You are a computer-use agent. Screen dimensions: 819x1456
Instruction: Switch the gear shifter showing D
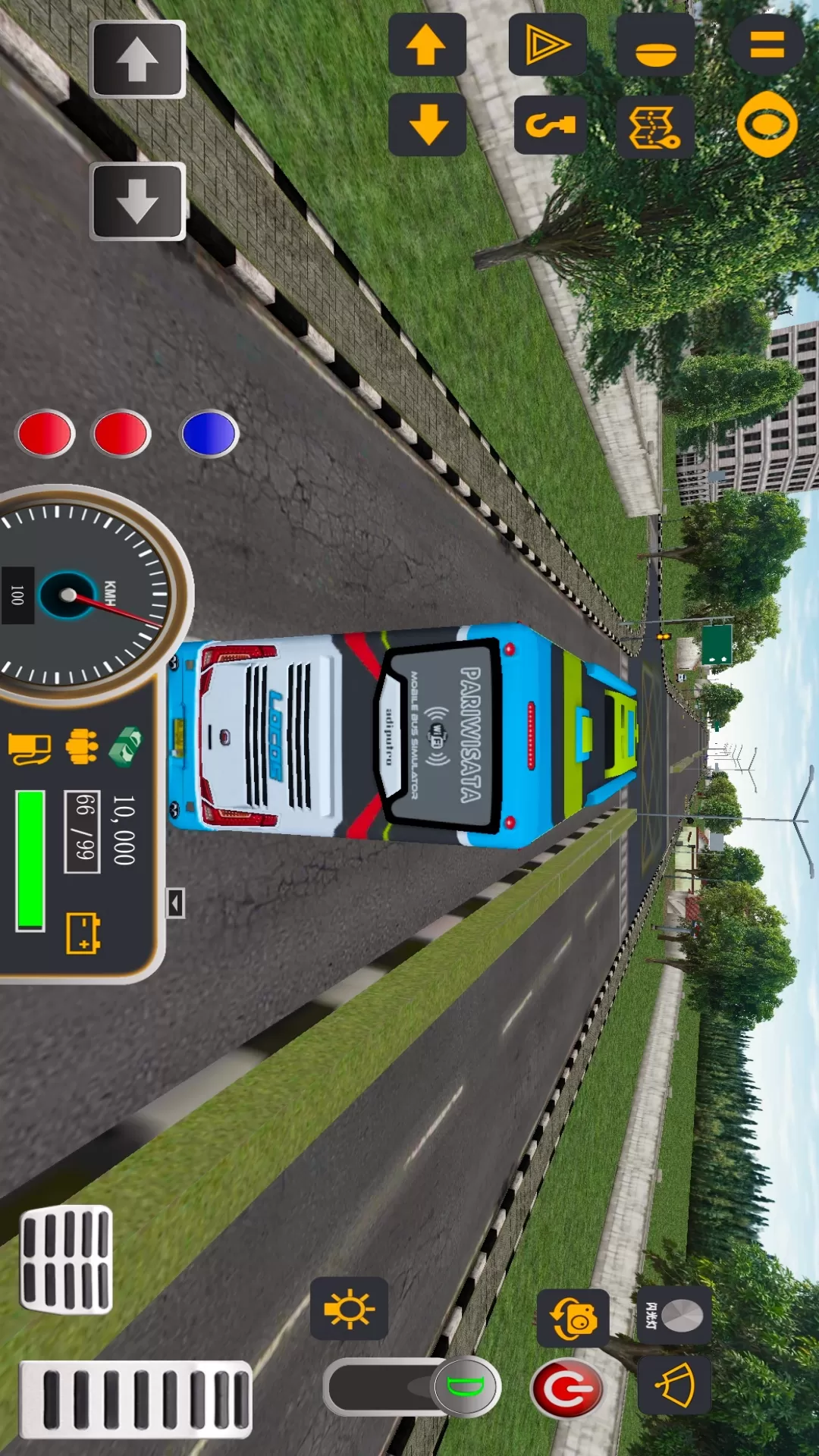[x=465, y=1387]
